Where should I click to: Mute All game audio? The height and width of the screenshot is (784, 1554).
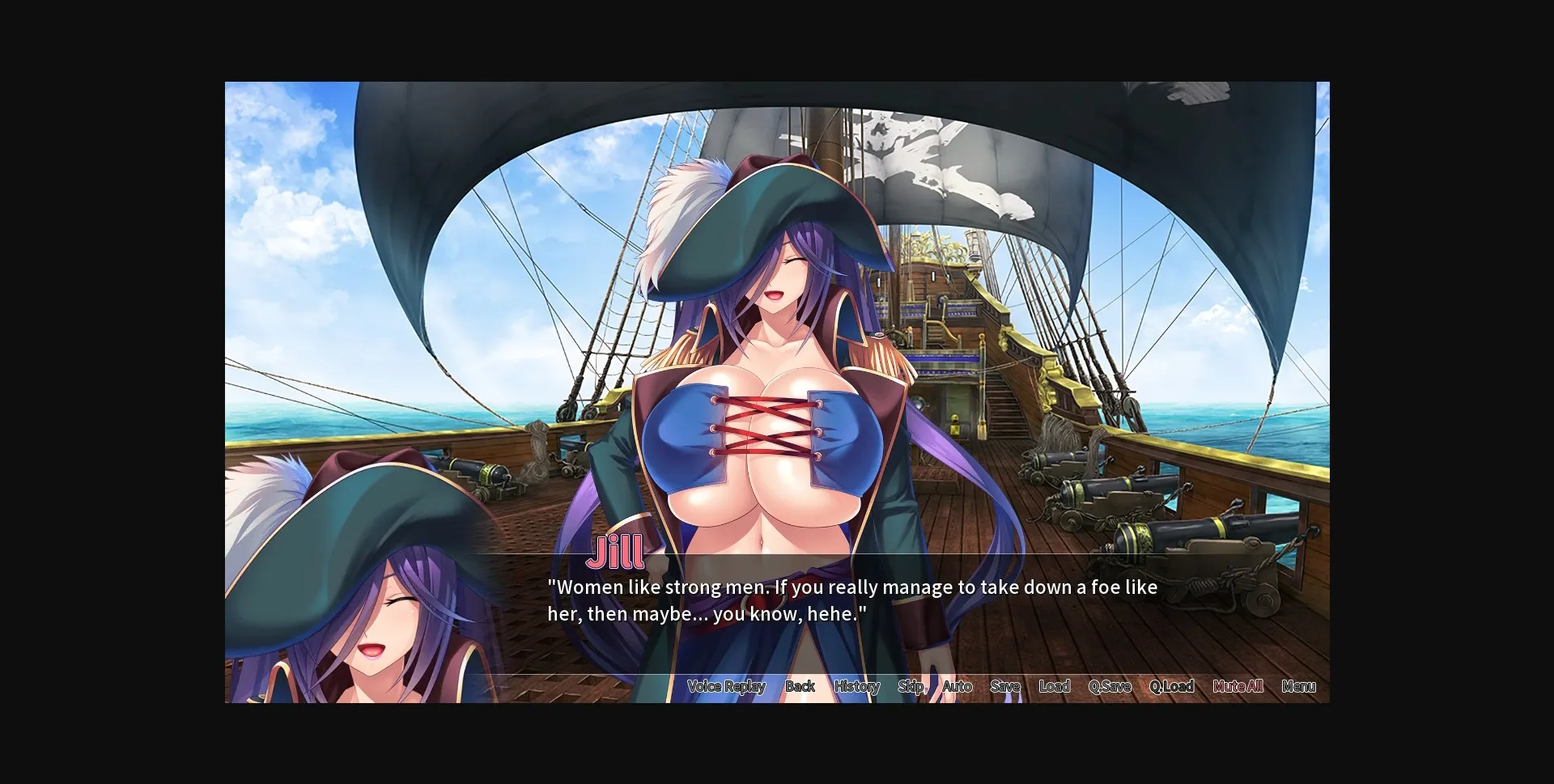(x=1237, y=686)
